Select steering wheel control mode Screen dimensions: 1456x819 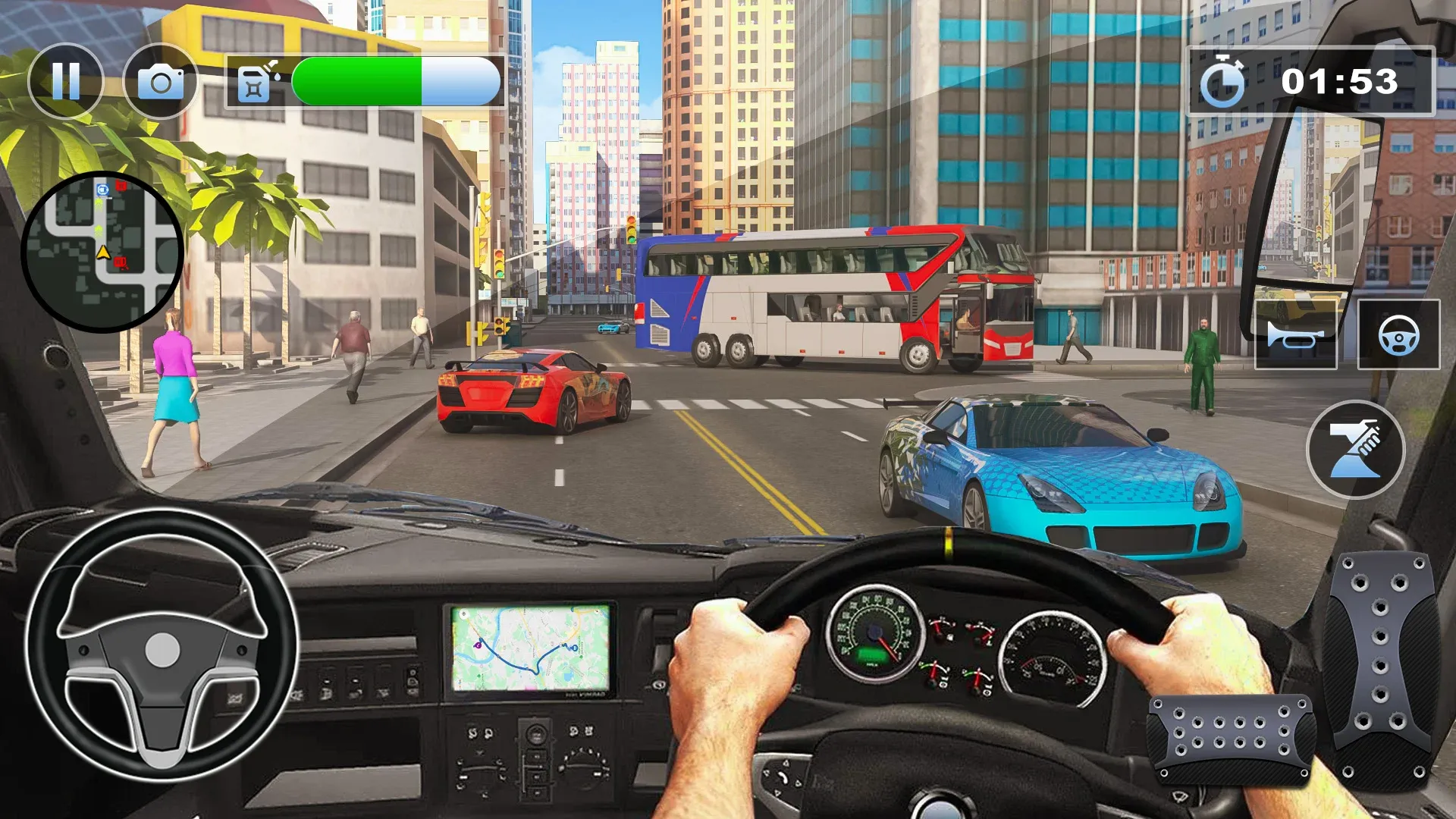1401,334
